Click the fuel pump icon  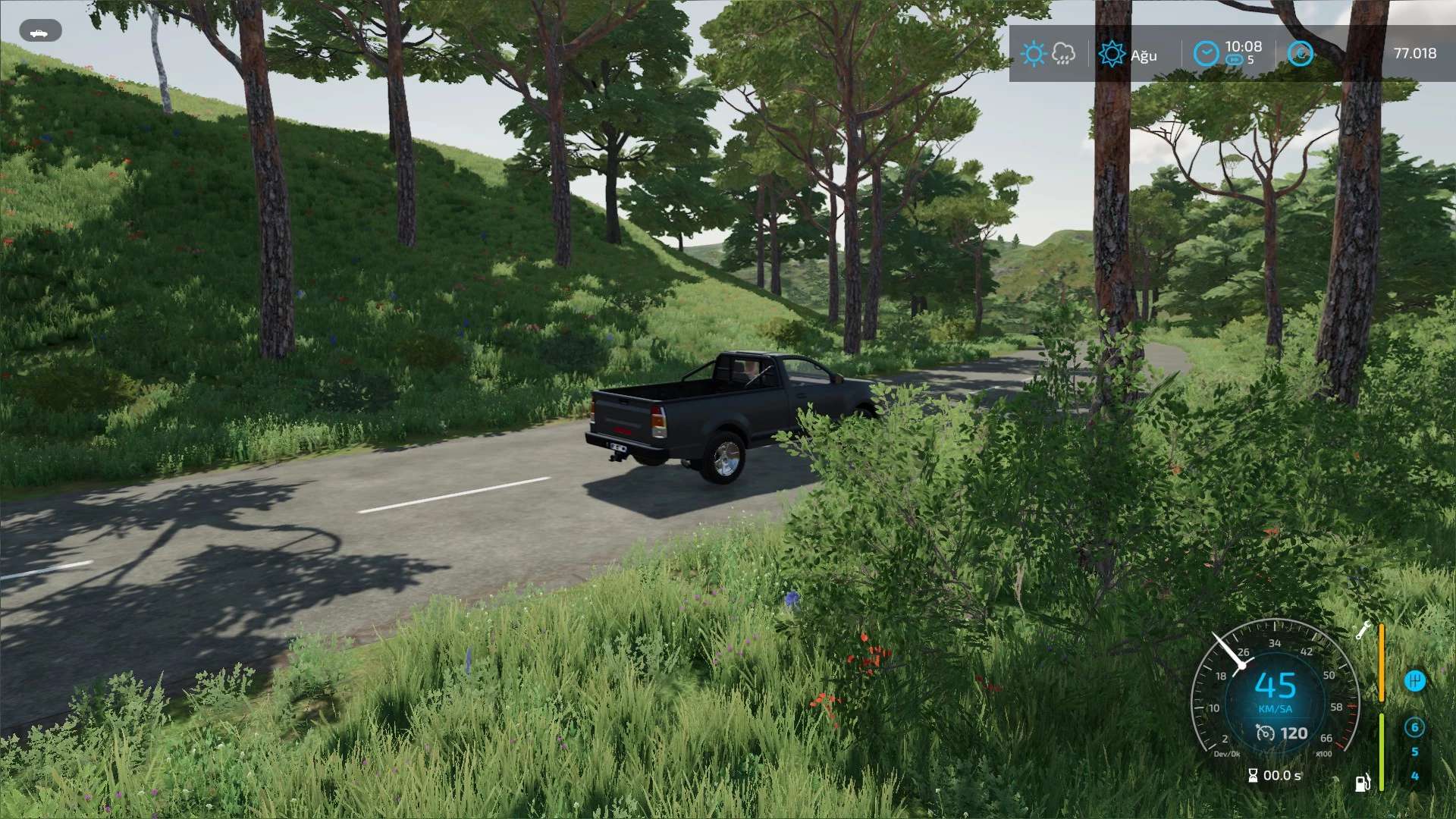[1363, 782]
